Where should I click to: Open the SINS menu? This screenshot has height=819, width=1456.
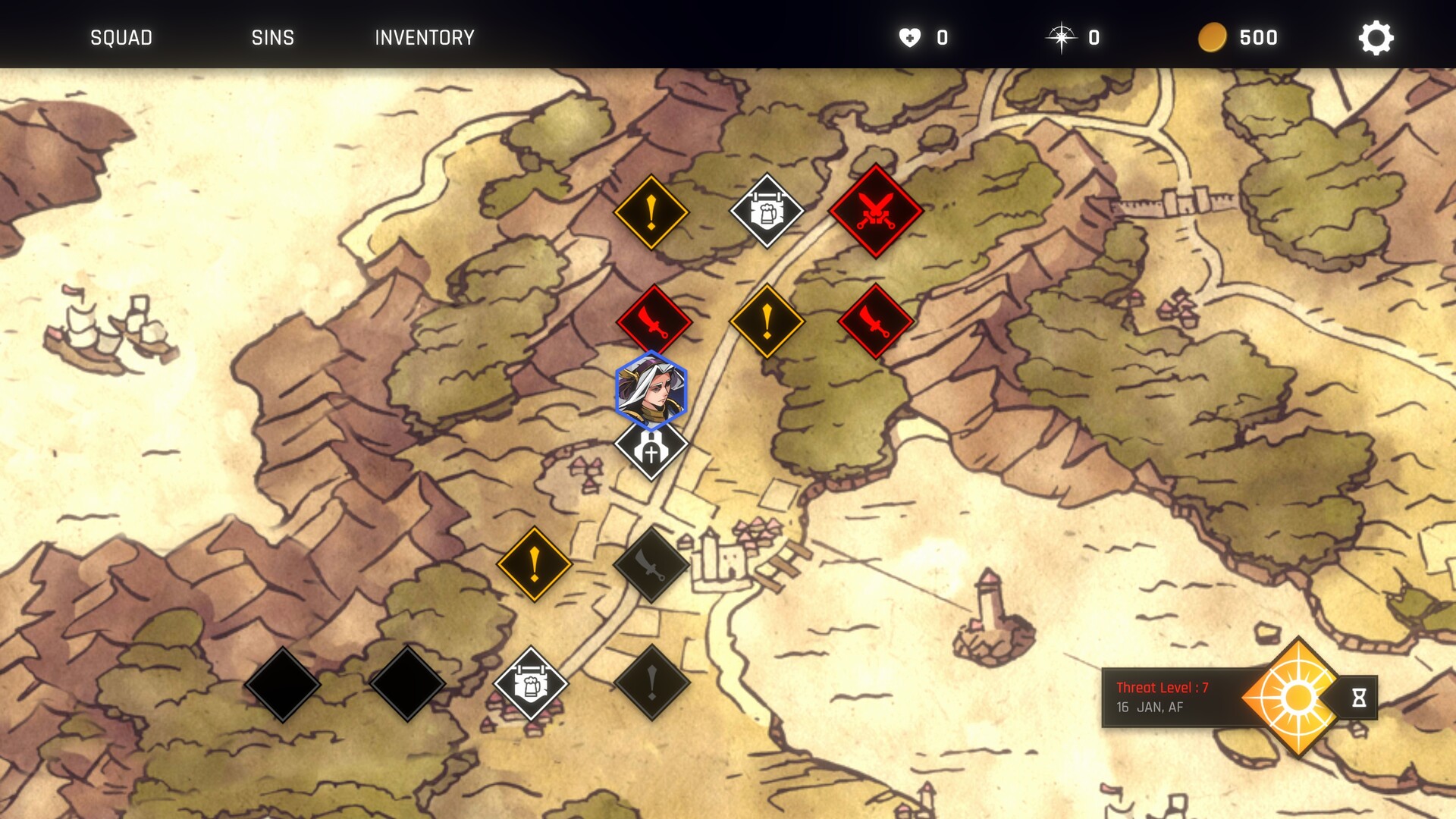[x=273, y=37]
